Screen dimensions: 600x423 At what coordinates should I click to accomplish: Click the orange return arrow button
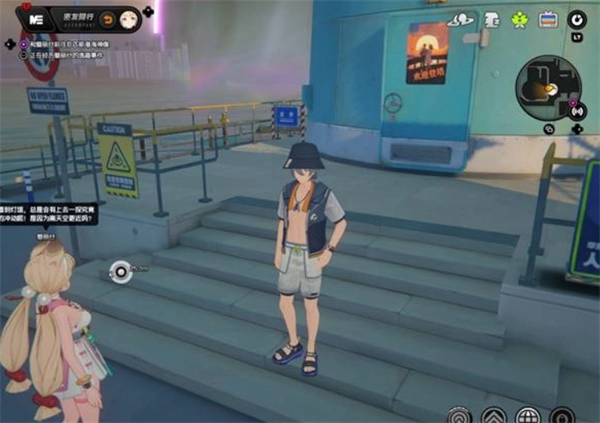point(106,19)
